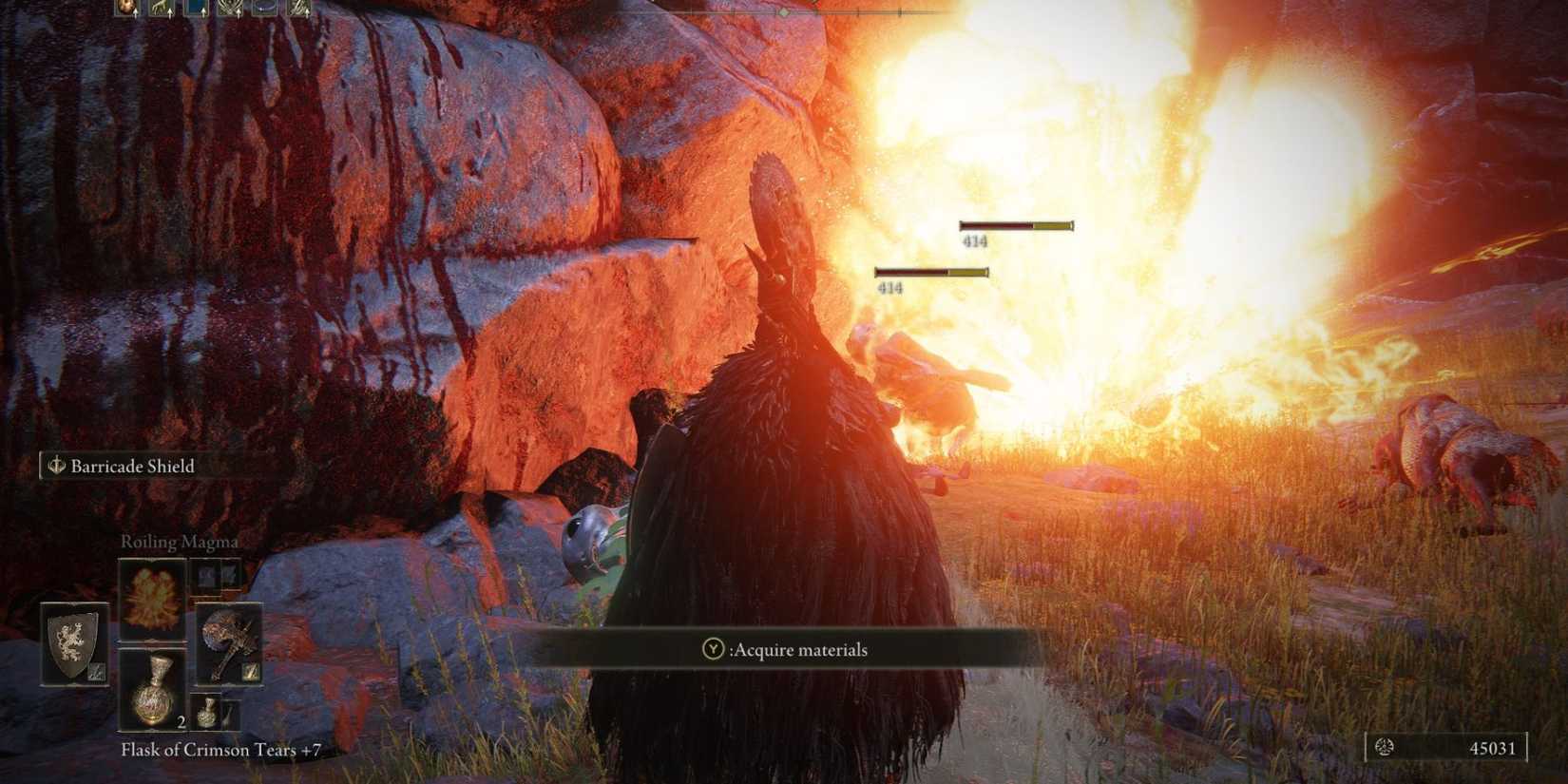1568x784 pixels.
Task: Click the equipped Barricade Shield icon
Action: (72, 642)
